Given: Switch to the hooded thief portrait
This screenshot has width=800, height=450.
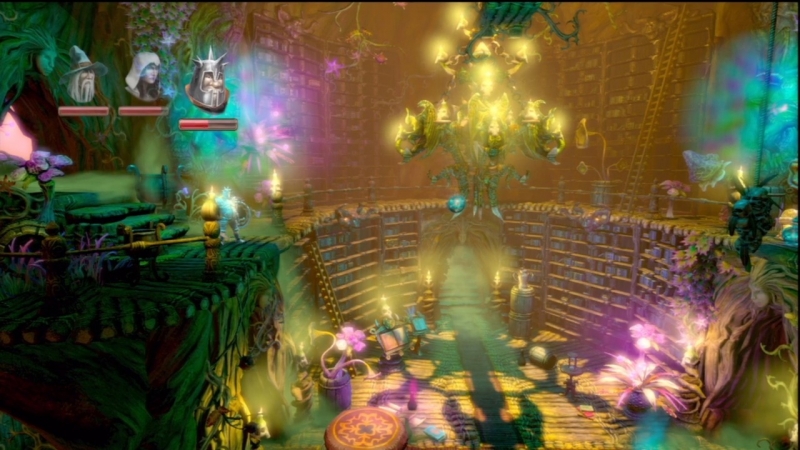Looking at the screenshot, I should coord(145,77).
